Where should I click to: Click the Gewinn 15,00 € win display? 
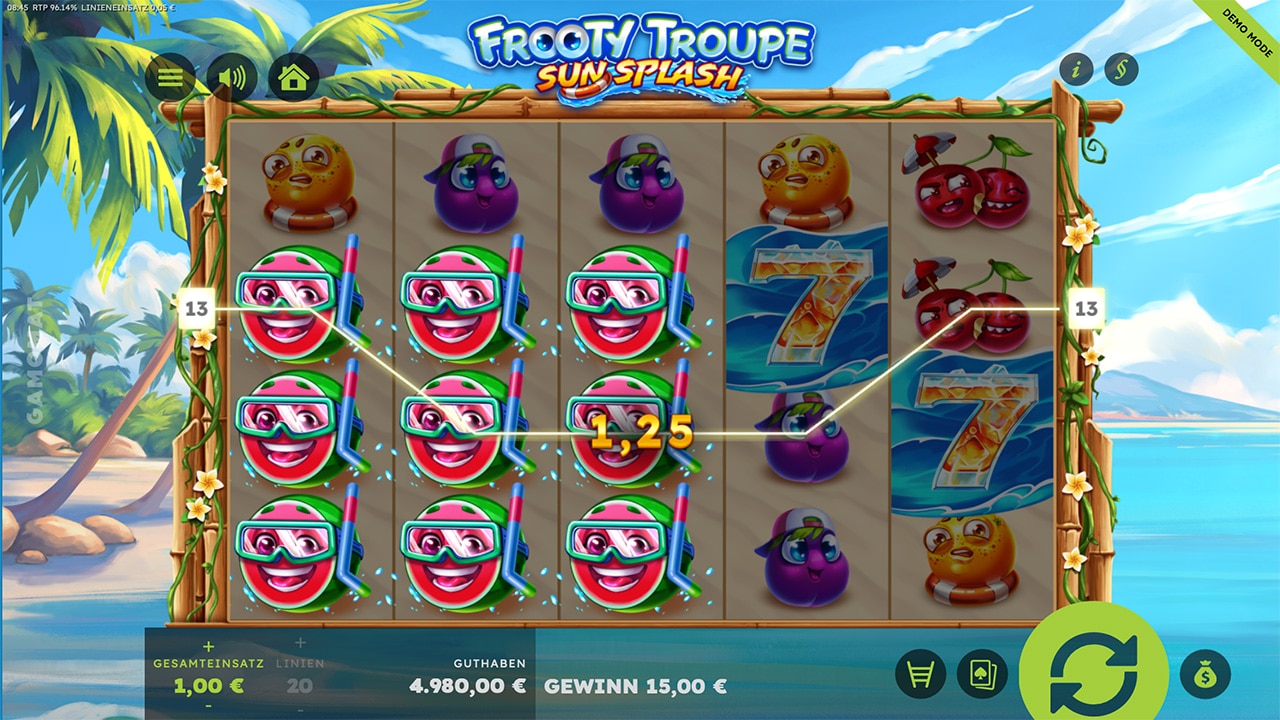(634, 688)
